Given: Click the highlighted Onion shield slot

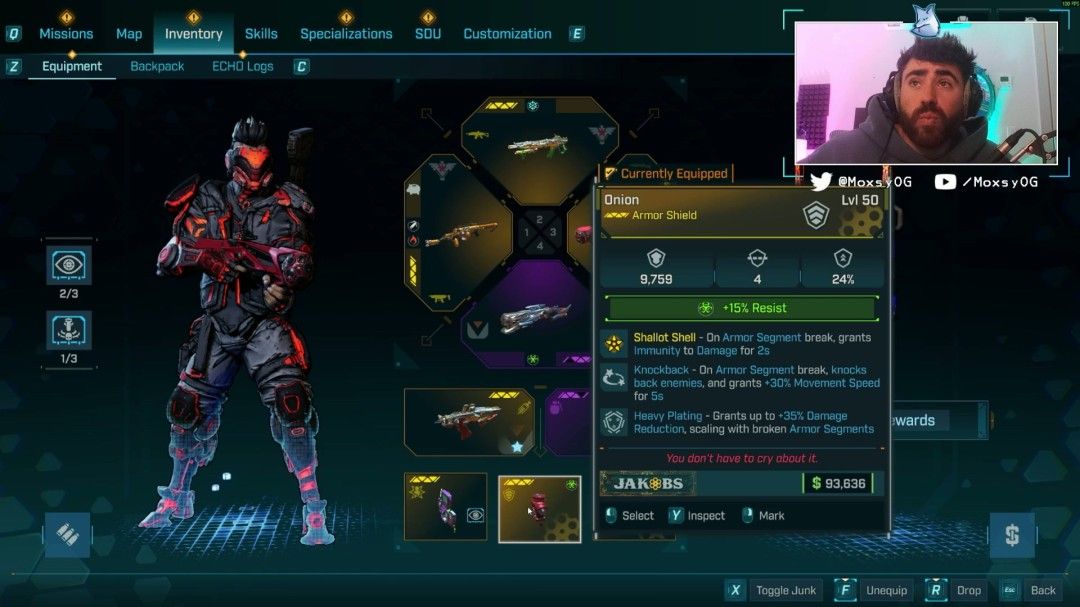Looking at the screenshot, I should point(539,508).
